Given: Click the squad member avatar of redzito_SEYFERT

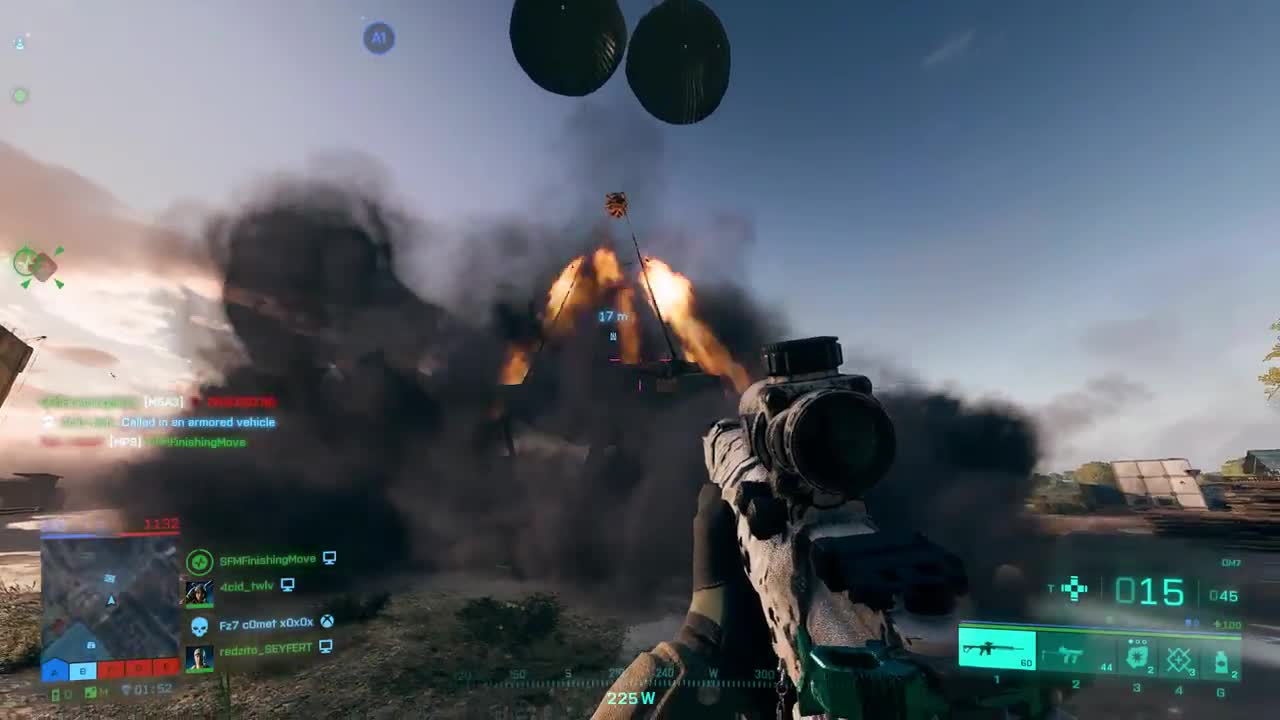Looking at the screenshot, I should 198,657.
